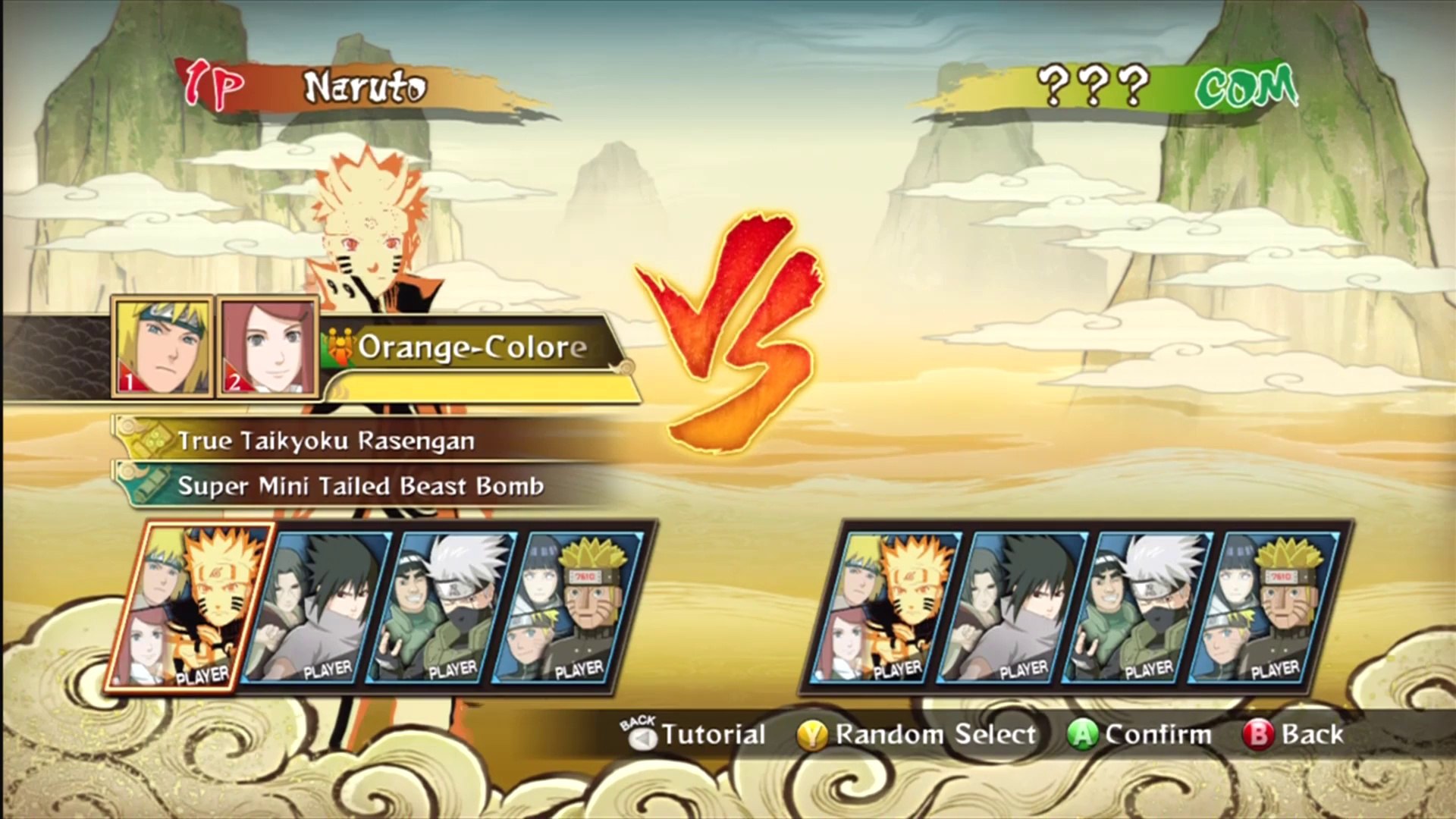
Task: Select 1P's Naruto, Minato and Kushina team tile
Action: 191,607
